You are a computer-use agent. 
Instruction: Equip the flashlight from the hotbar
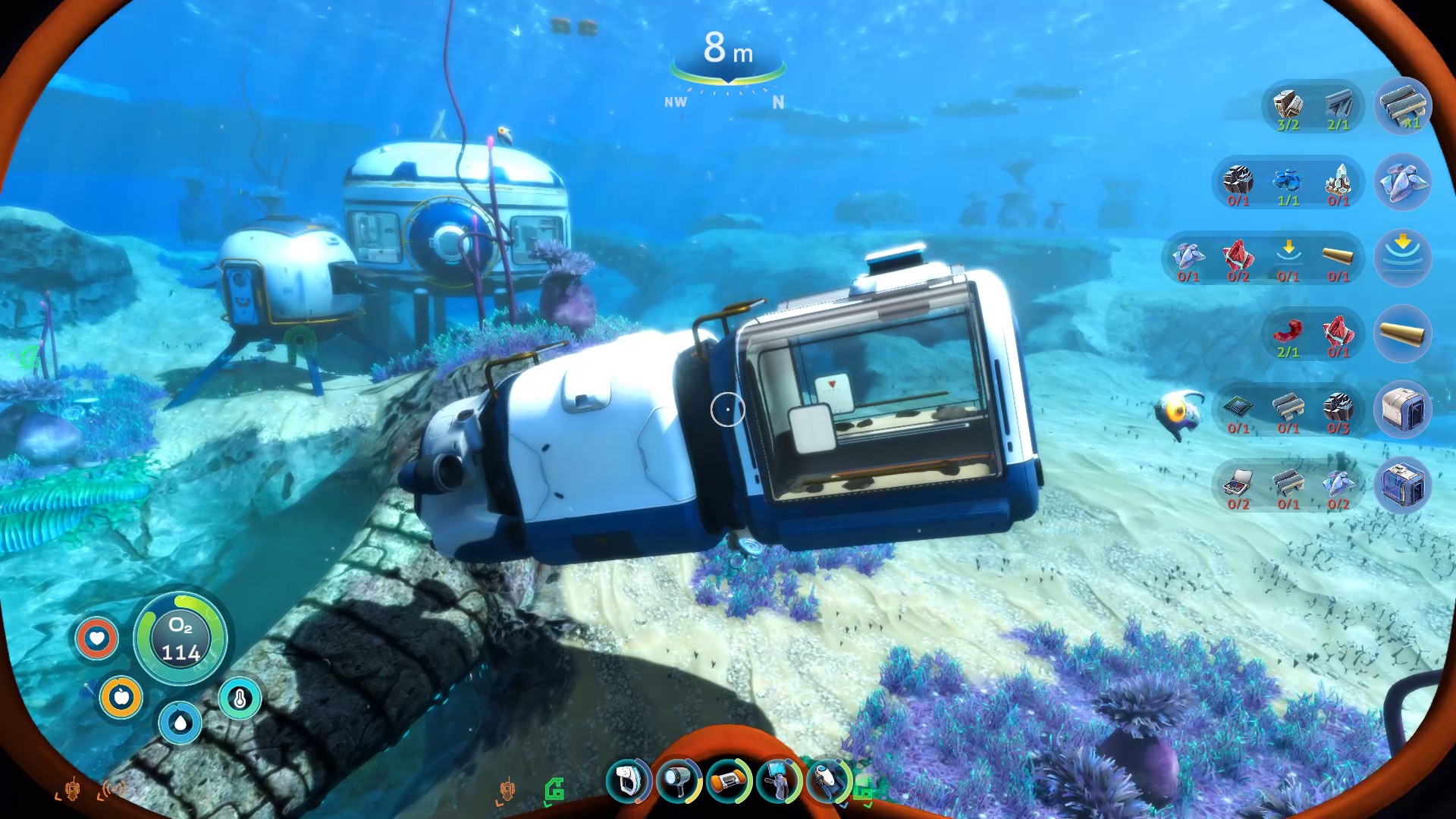click(678, 780)
